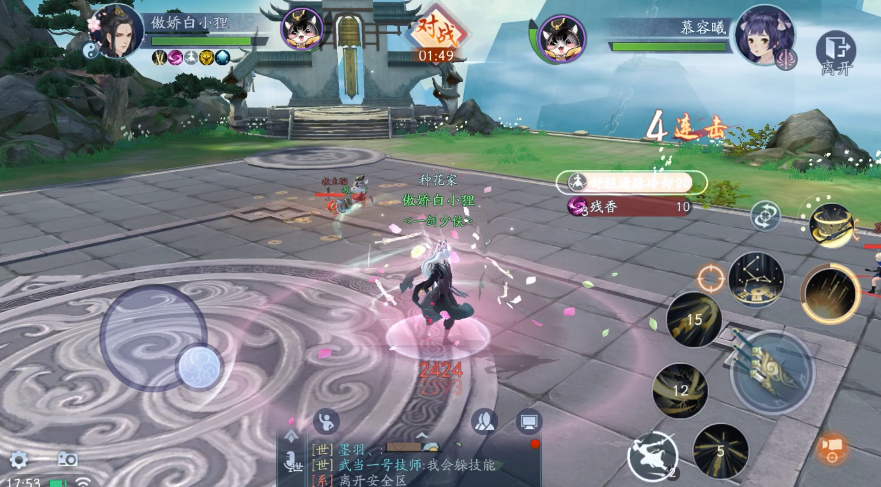Screen dimensions: 881x487
Task: Reset view with the orange camera button
Action: tap(832, 448)
